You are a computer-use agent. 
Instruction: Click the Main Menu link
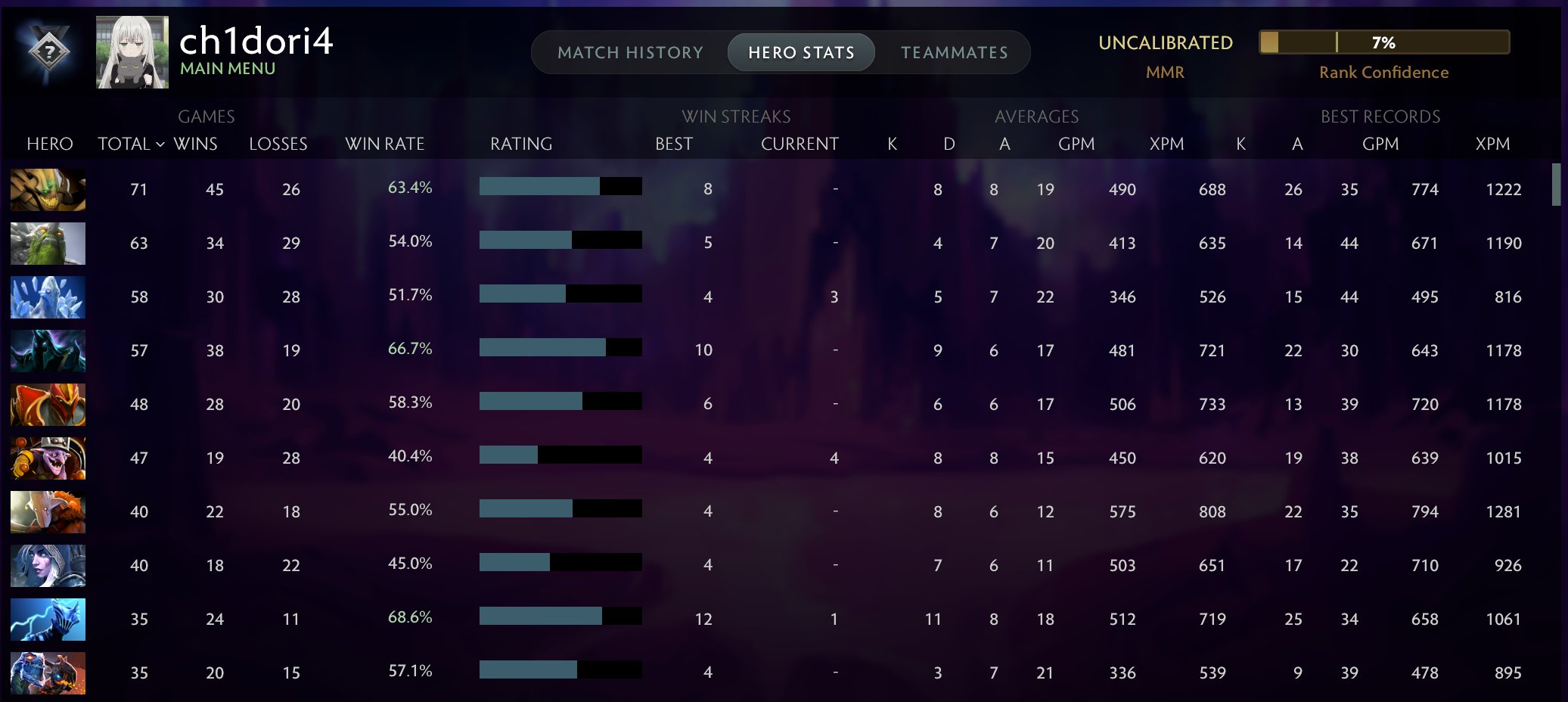[x=228, y=68]
